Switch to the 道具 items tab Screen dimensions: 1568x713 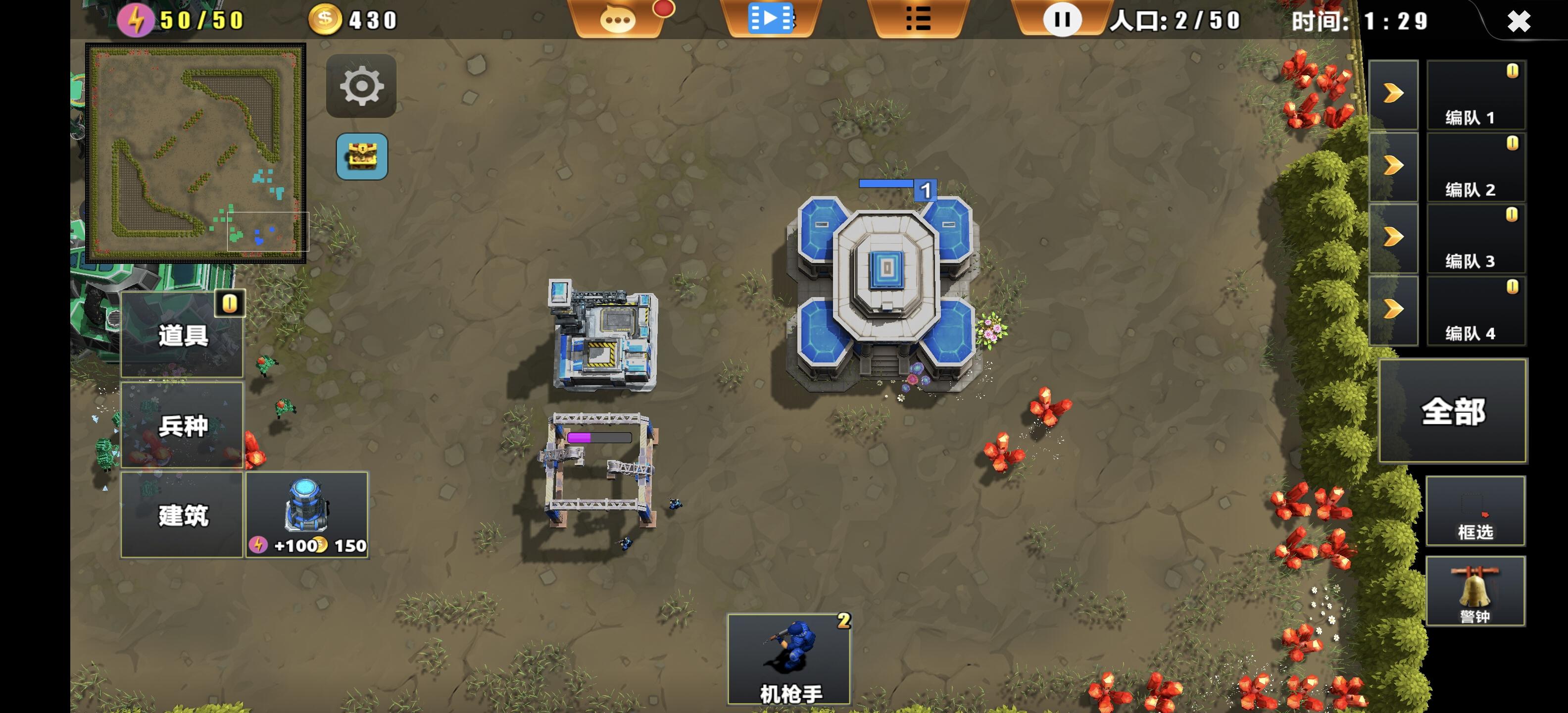click(182, 335)
